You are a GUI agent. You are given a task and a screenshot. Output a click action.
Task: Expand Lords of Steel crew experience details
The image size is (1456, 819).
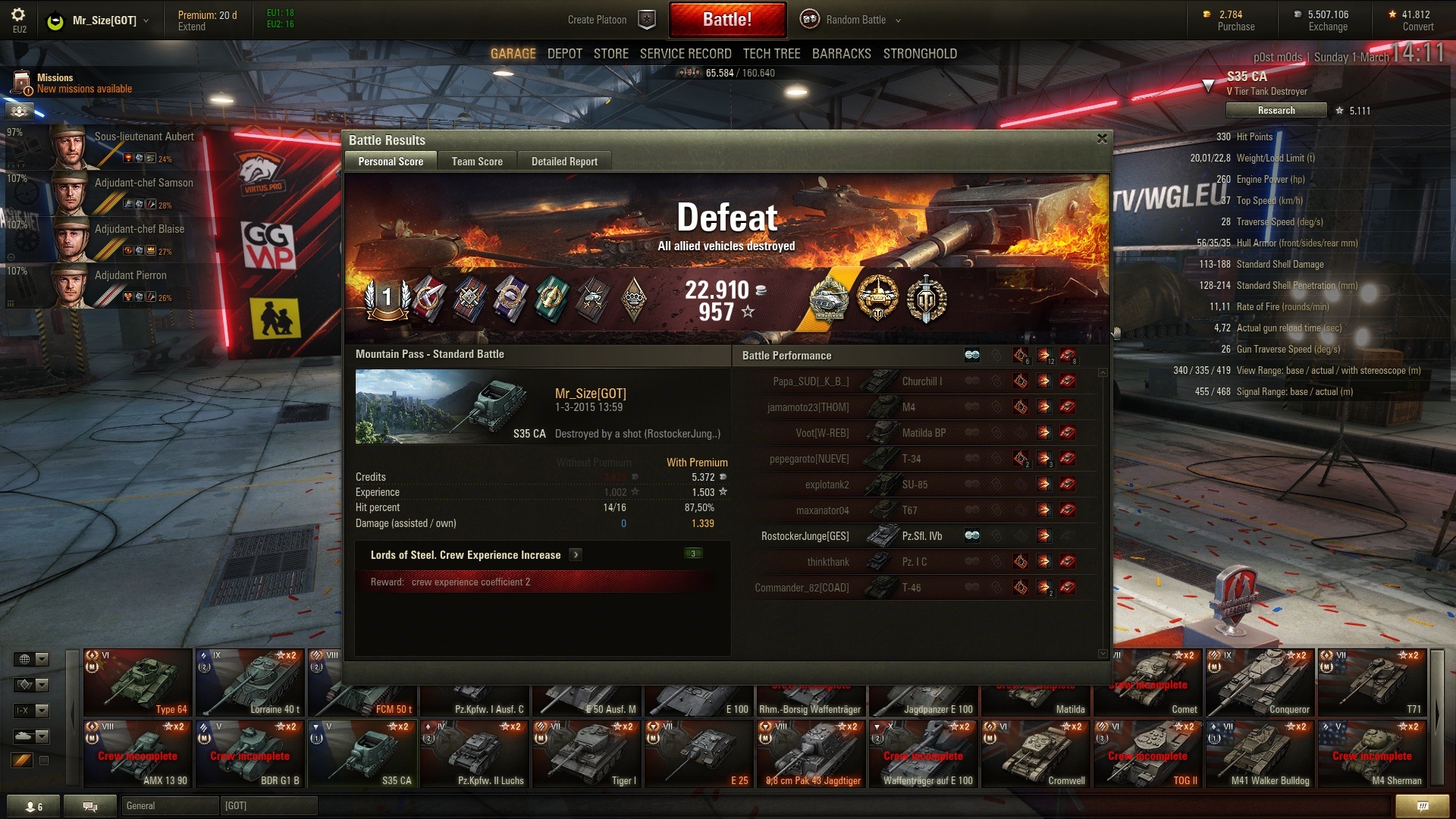pos(576,555)
